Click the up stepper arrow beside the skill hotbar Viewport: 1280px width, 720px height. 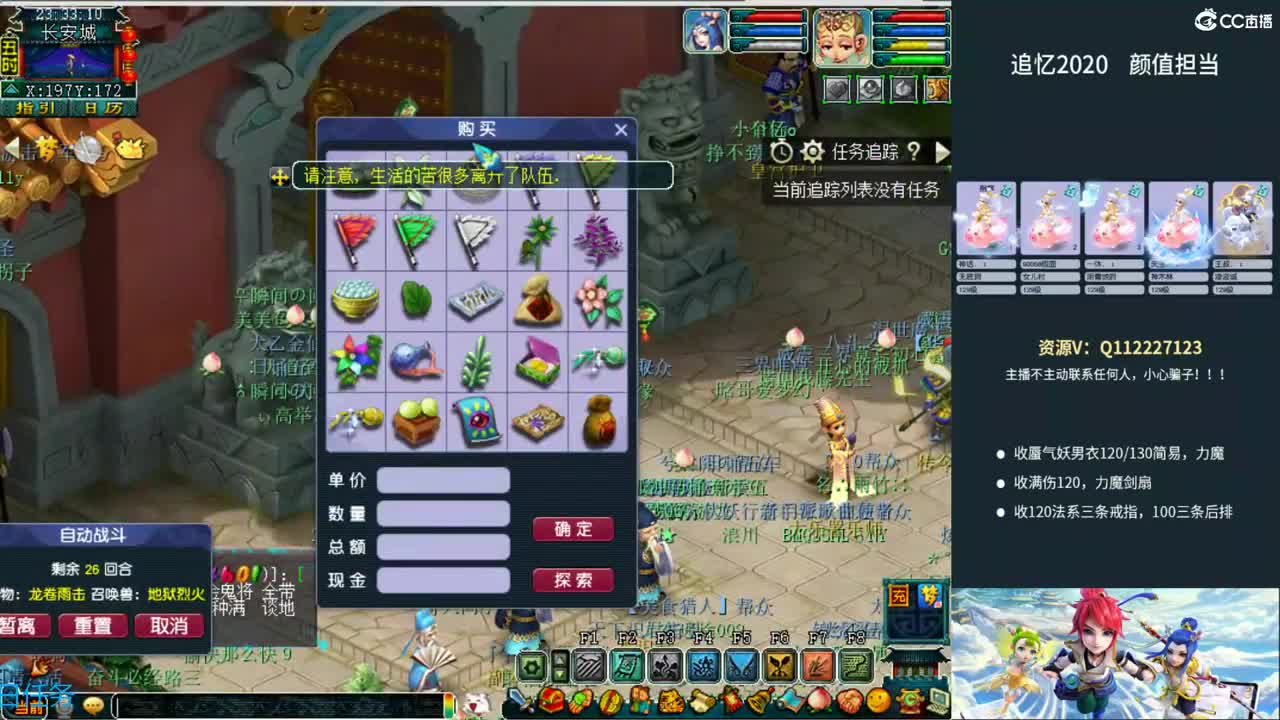[x=559, y=657]
